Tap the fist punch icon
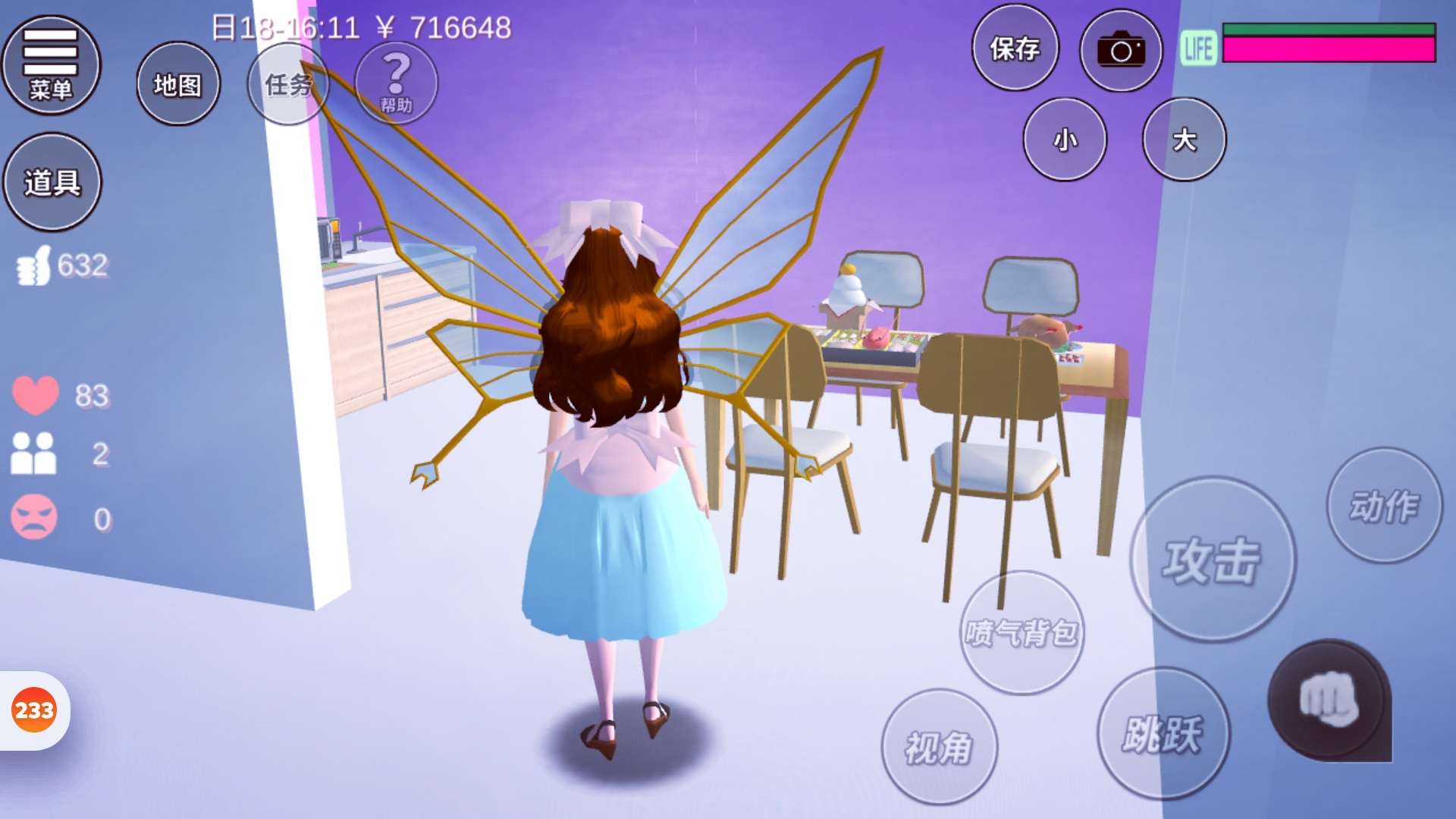 click(1329, 700)
